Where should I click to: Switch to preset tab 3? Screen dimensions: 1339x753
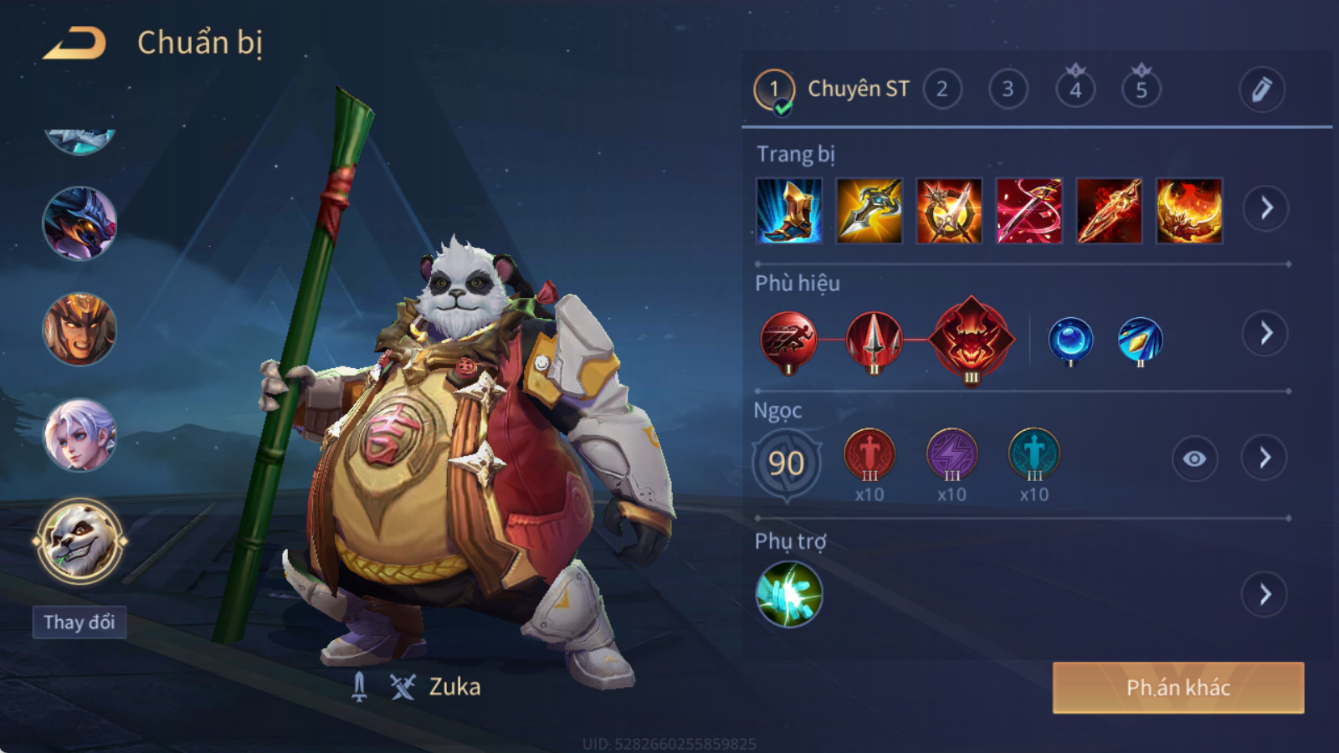pyautogui.click(x=1008, y=90)
